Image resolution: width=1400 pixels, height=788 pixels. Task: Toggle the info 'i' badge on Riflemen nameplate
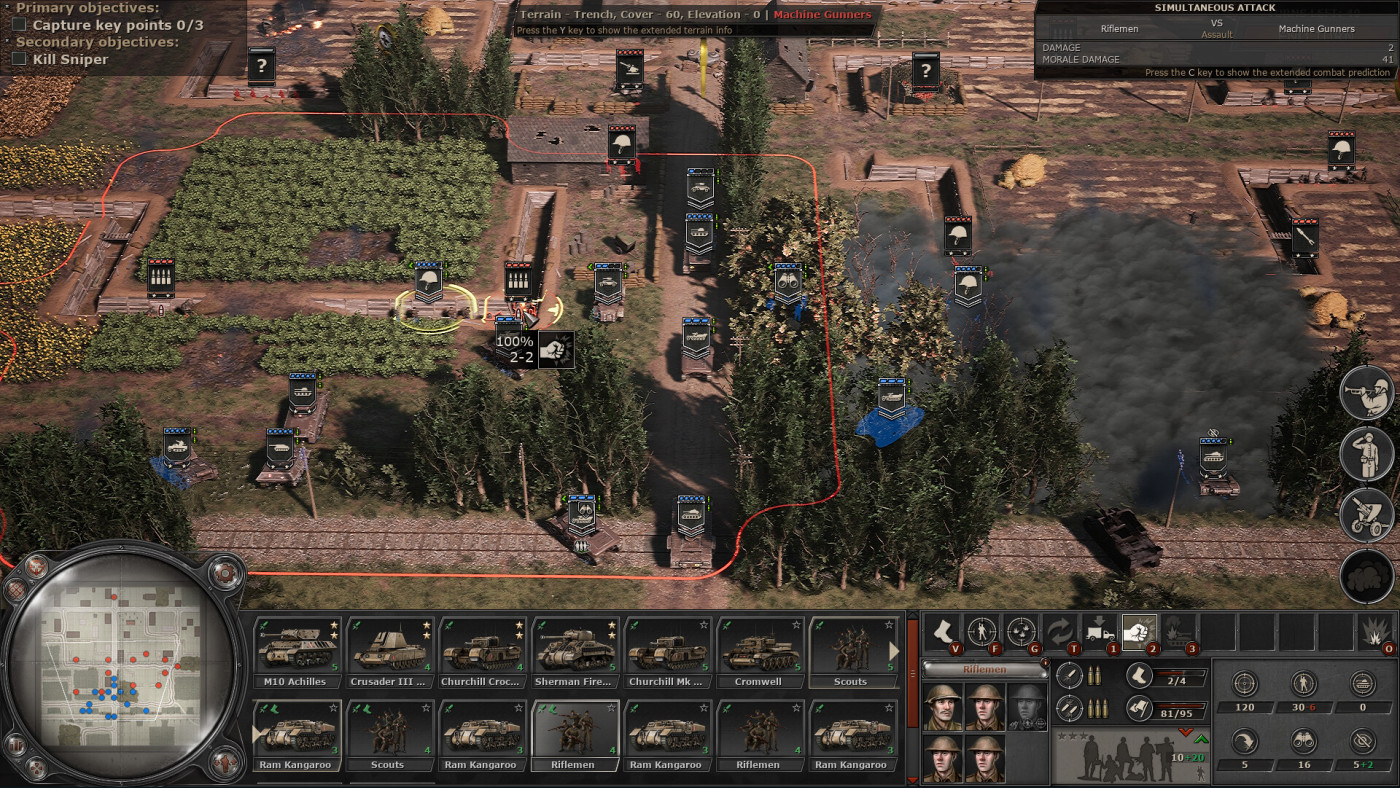pos(1046,663)
